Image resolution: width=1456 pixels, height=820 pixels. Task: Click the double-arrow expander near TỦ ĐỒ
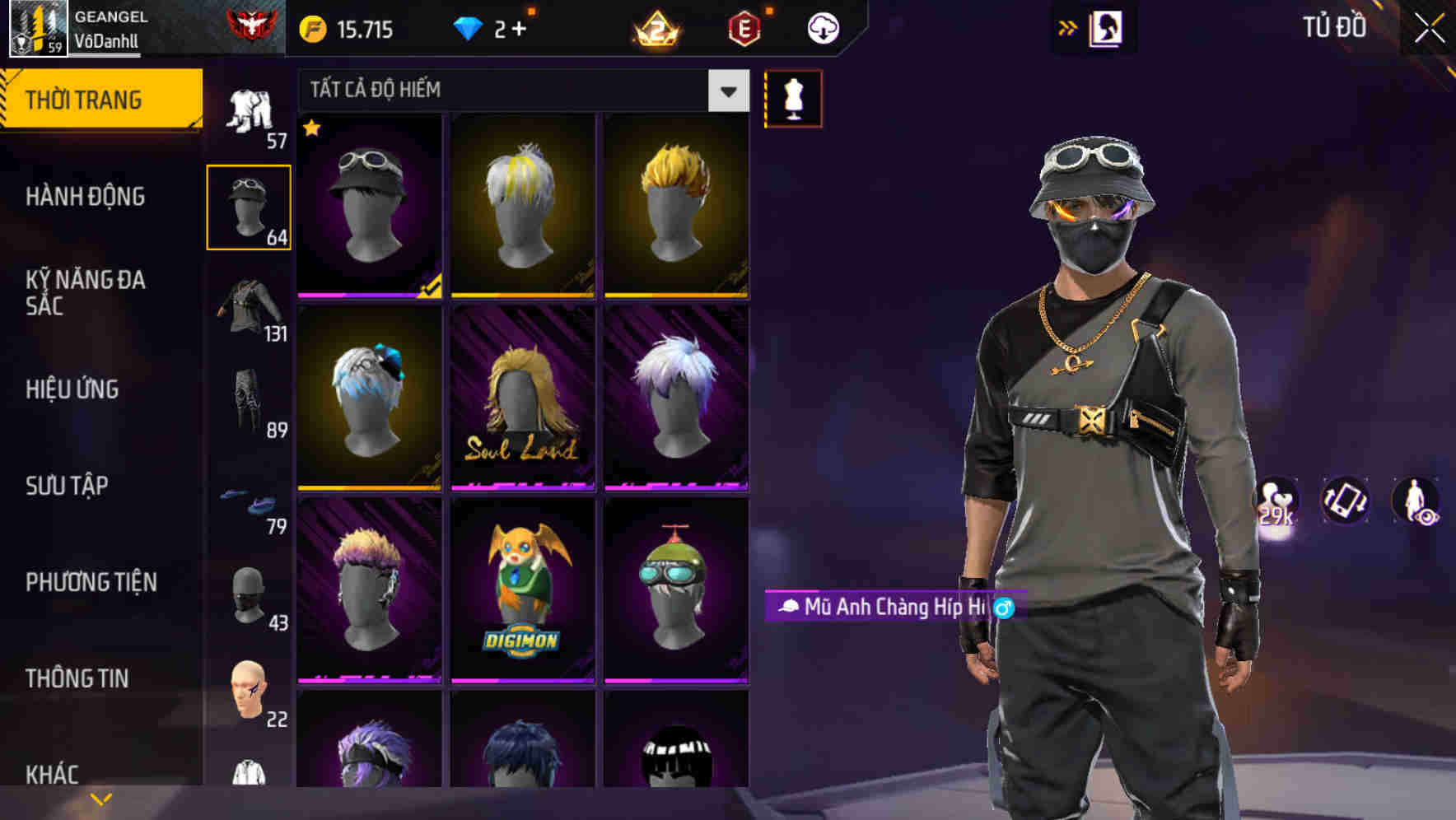click(1068, 26)
